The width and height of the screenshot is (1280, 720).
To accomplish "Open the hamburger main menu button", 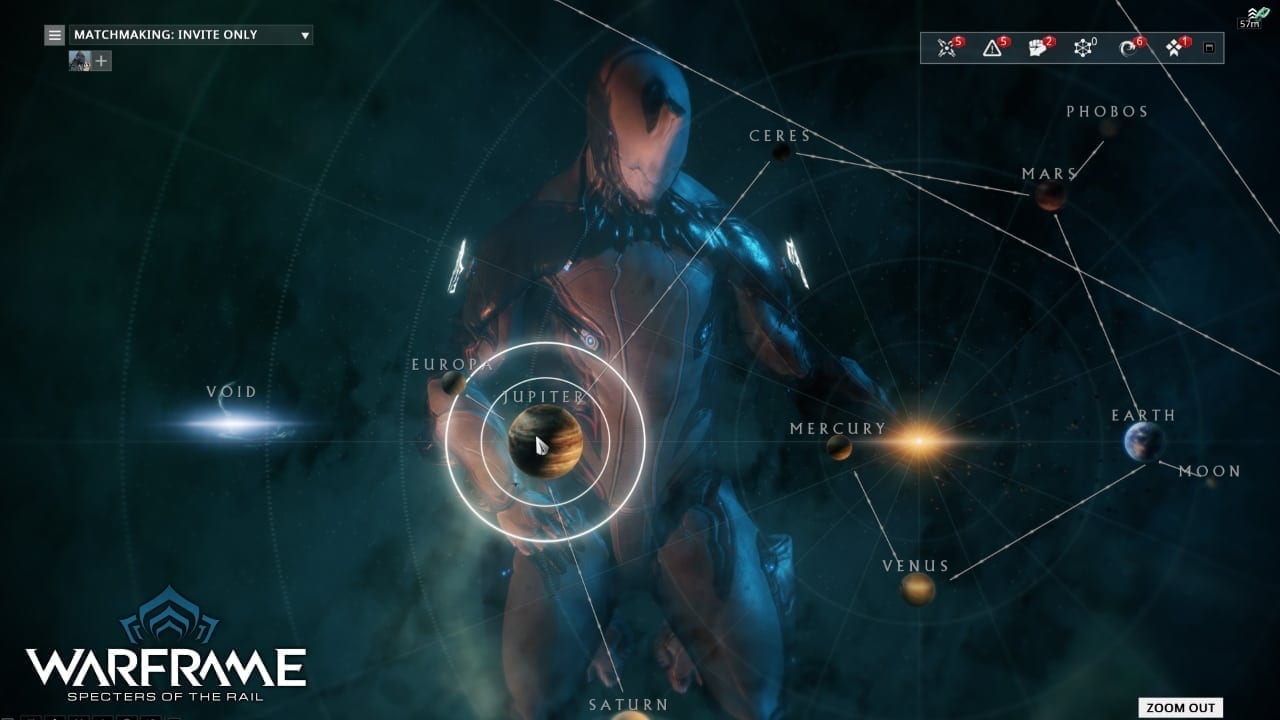I will coord(55,35).
